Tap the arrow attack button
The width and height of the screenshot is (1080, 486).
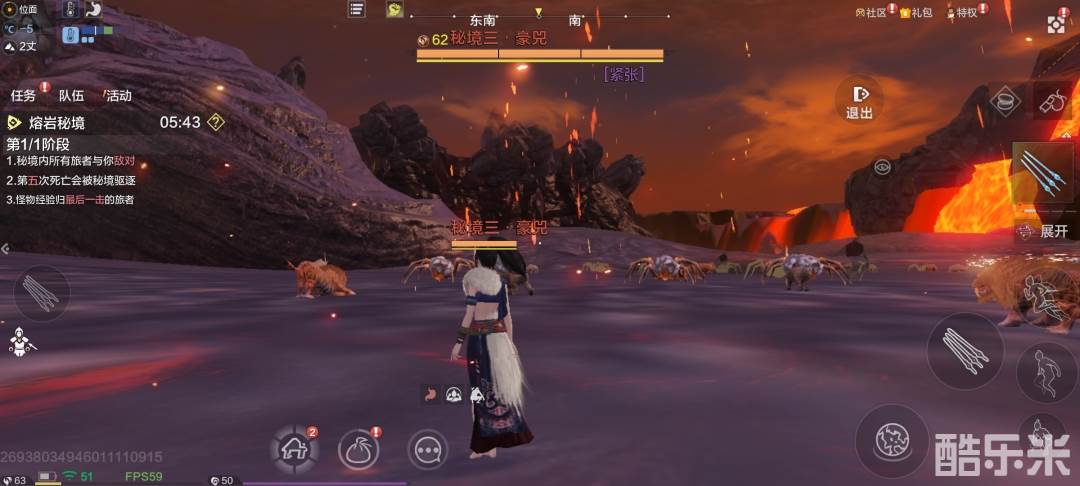[x=964, y=351]
